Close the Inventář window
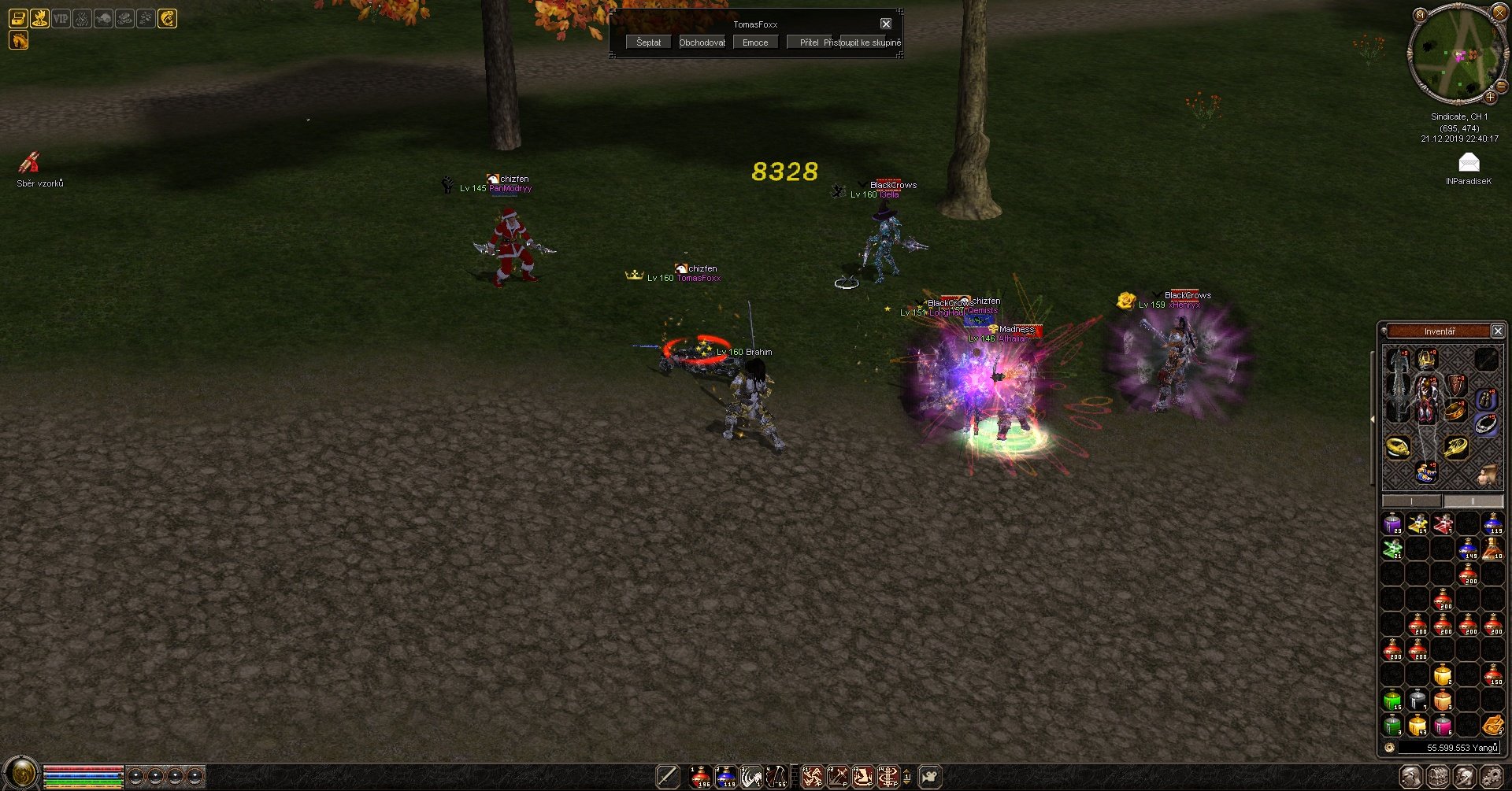Viewport: 1512px width, 791px height. click(1498, 331)
